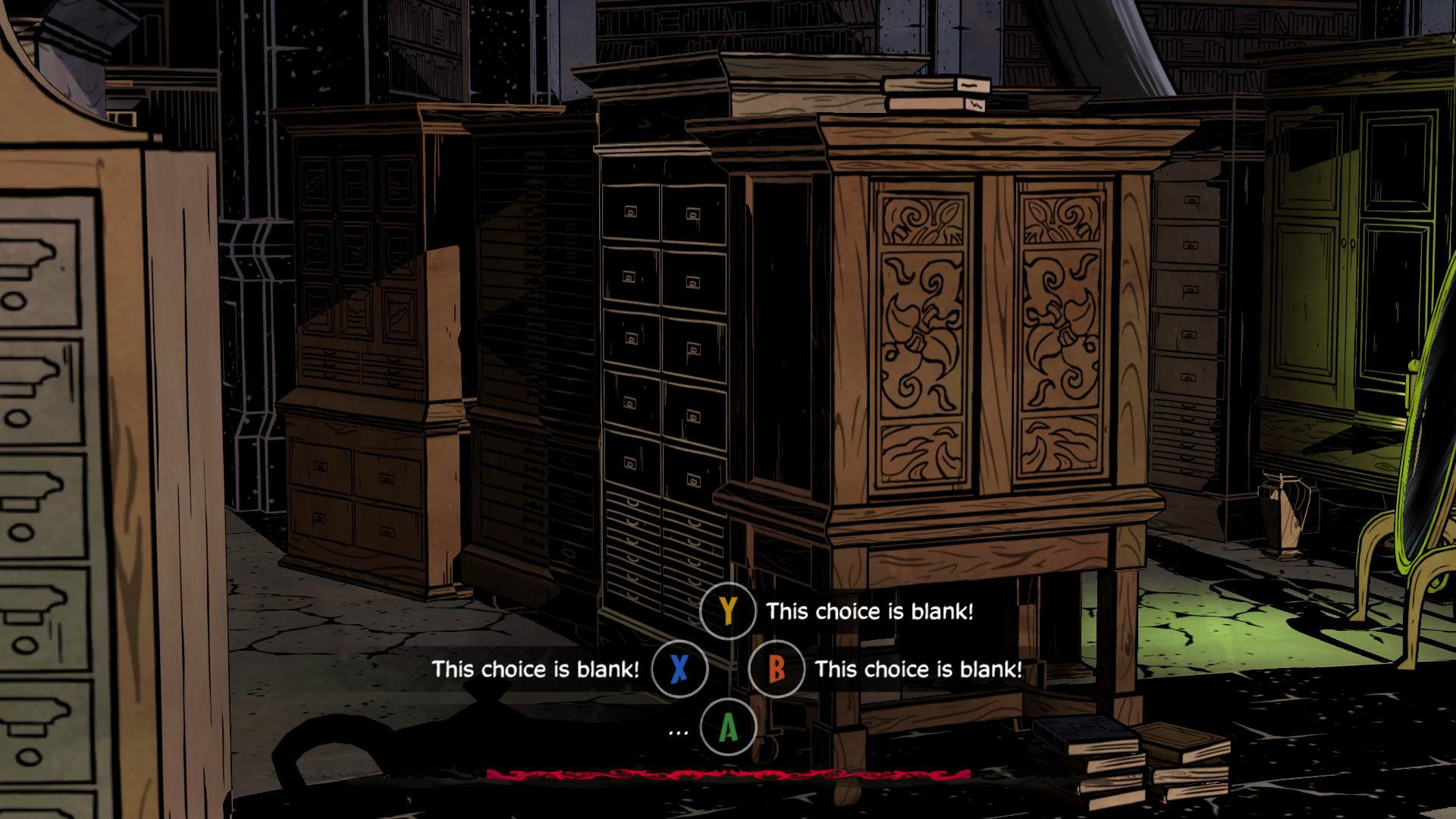Select the blank choice beside the Y glyph
This screenshot has height=819, width=1456.
[868, 611]
